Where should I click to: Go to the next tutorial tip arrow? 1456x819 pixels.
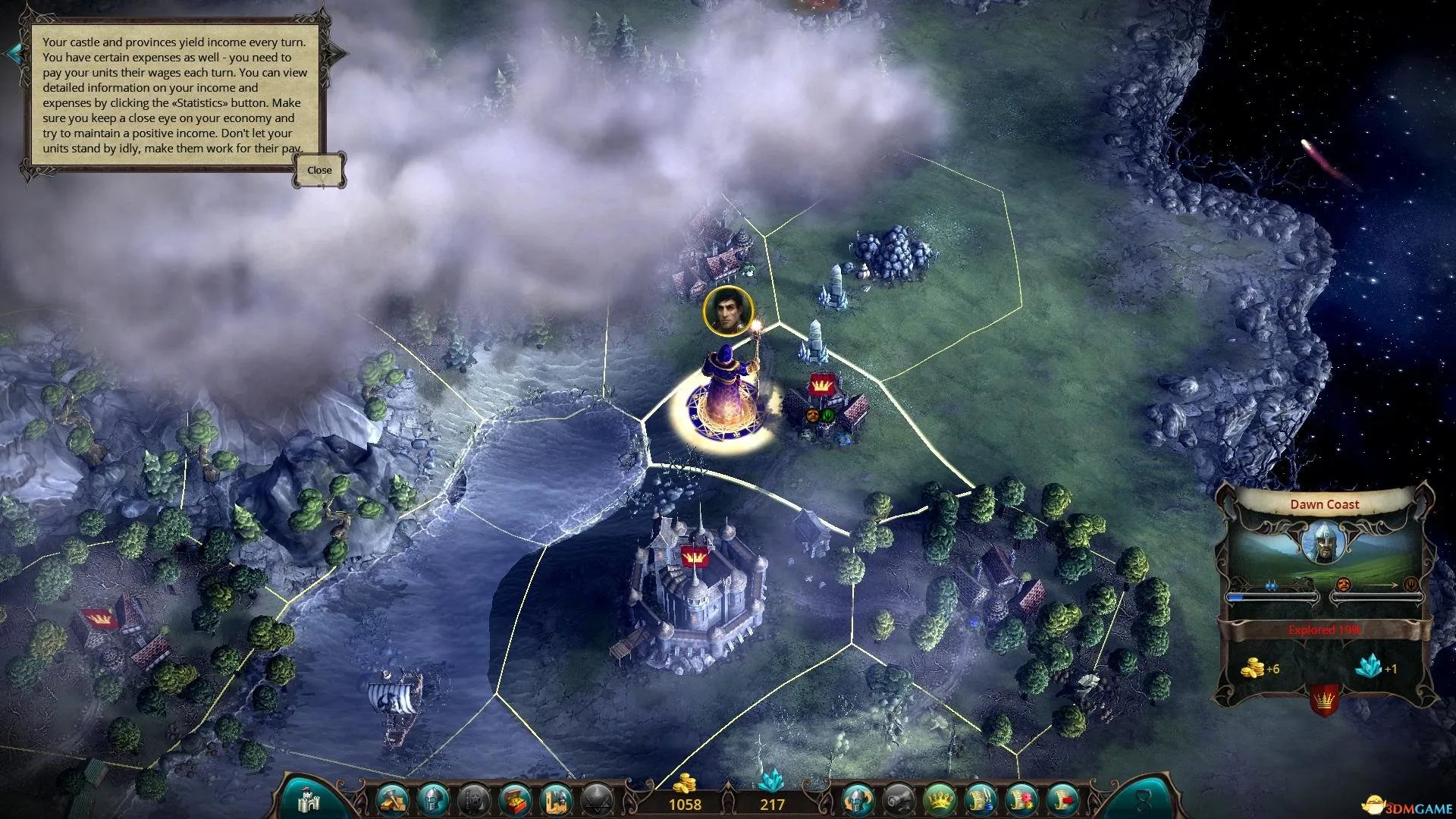click(x=338, y=53)
